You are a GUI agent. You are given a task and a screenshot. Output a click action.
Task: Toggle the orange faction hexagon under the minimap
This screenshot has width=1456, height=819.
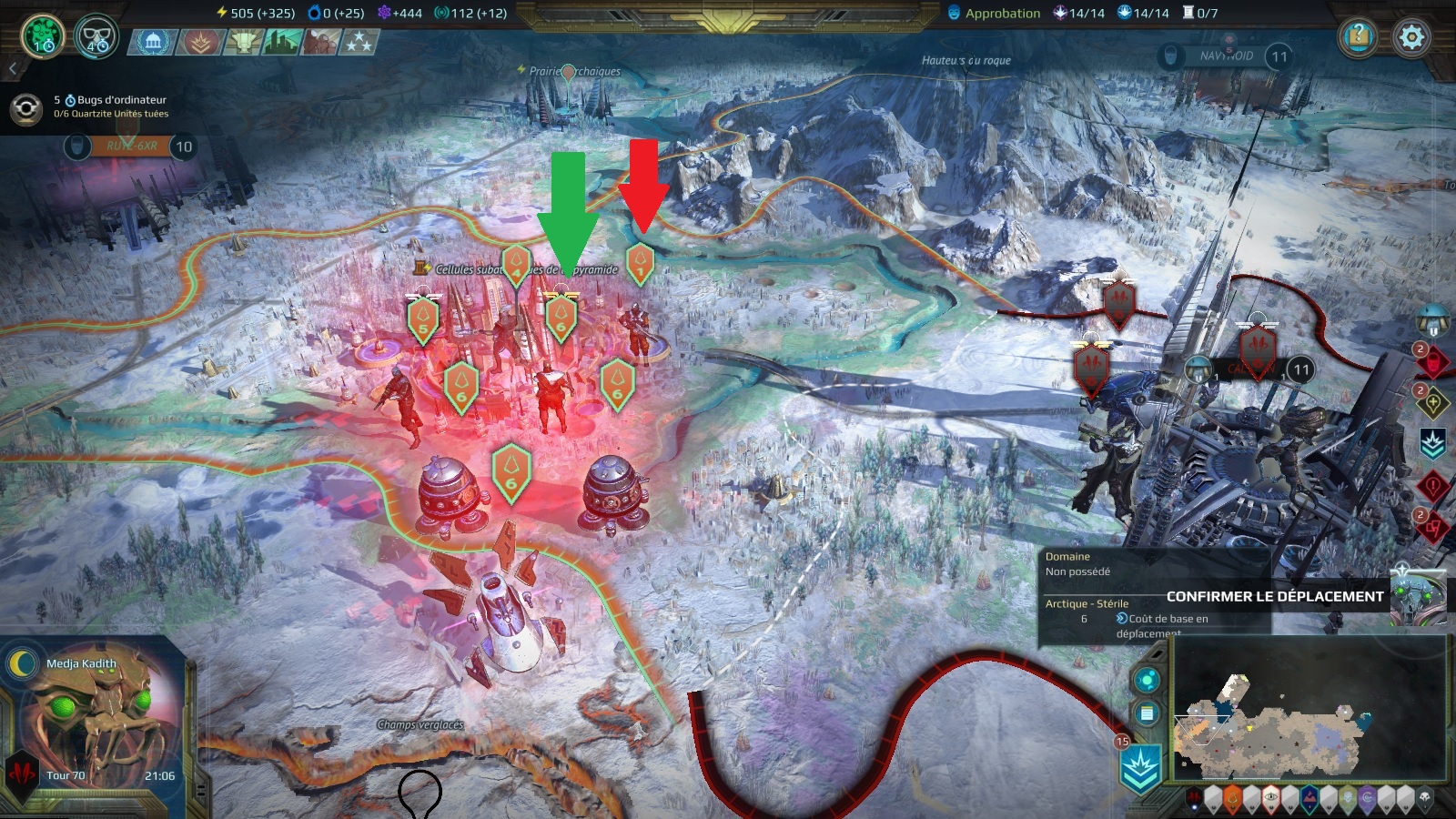pos(1231,799)
